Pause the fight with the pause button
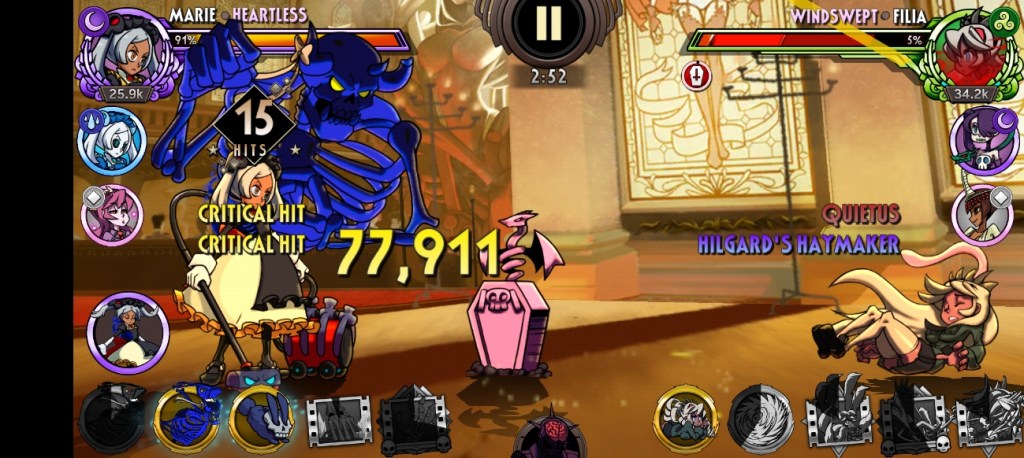This screenshot has width=1024, height=458. [547, 24]
